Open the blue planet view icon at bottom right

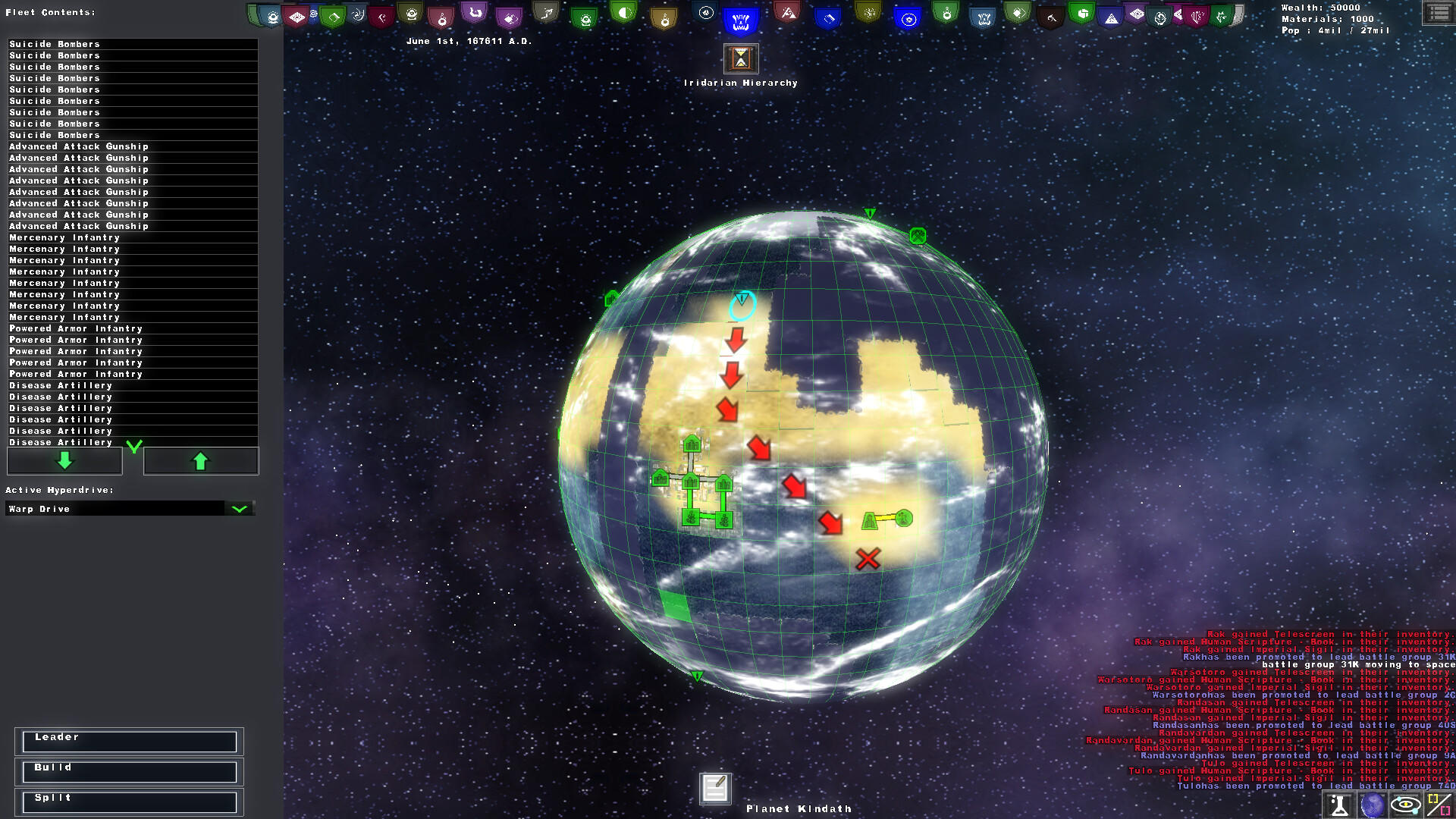[x=1373, y=805]
